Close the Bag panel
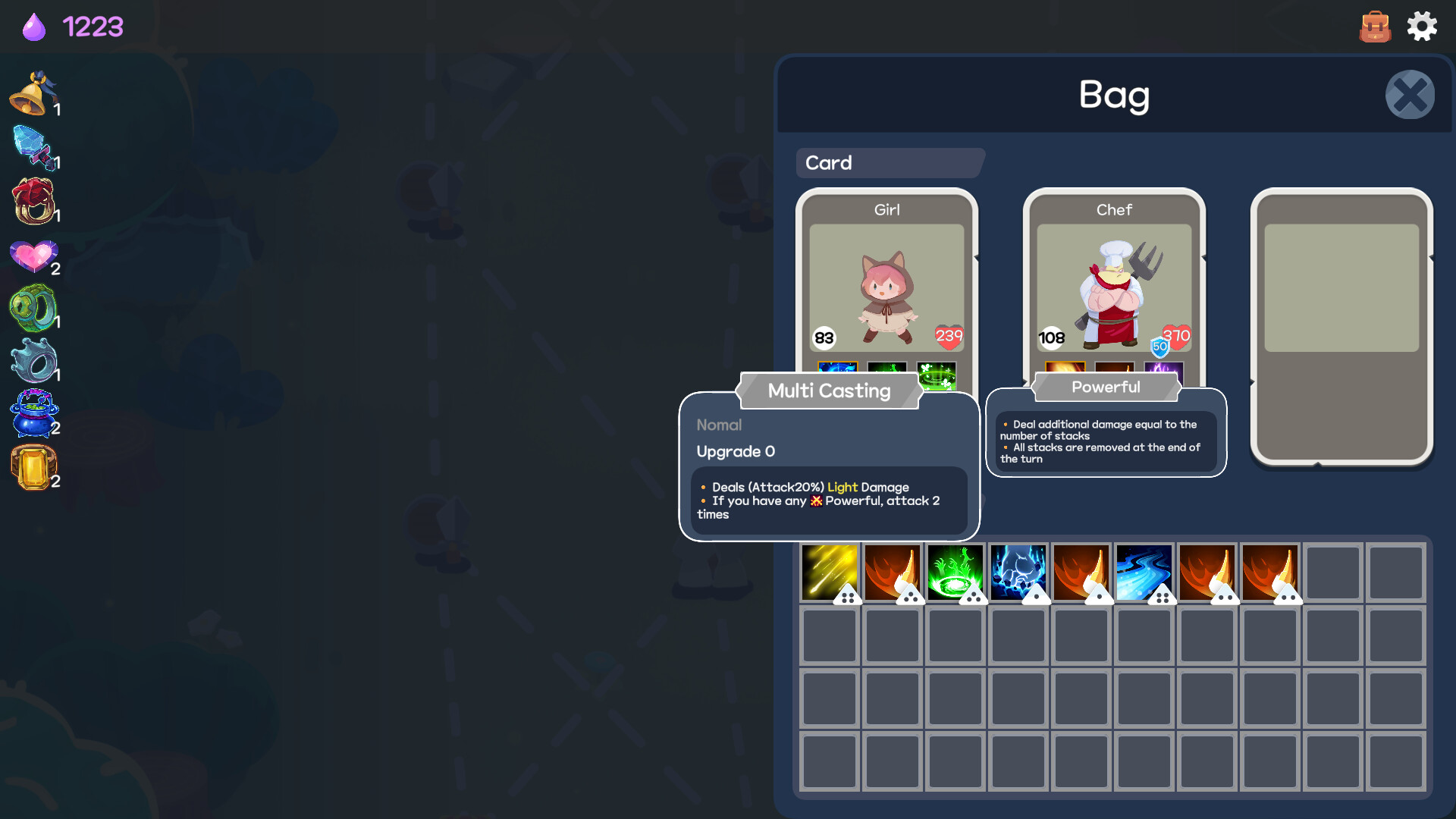The image size is (1456, 819). [1409, 94]
